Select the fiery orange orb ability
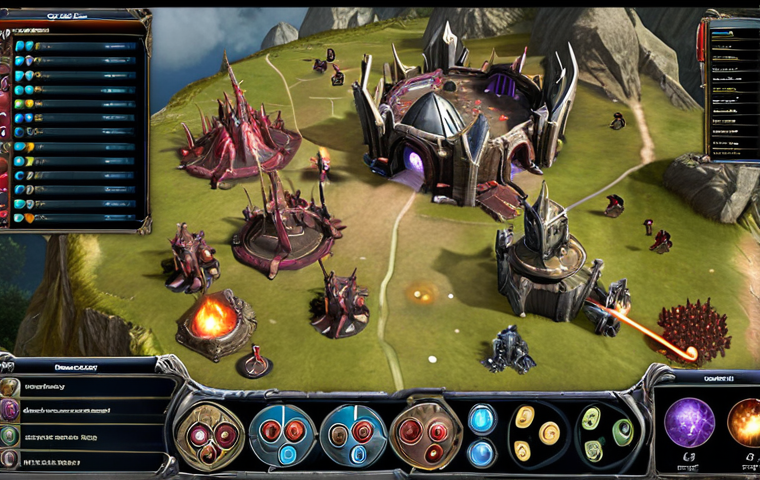 743,422
